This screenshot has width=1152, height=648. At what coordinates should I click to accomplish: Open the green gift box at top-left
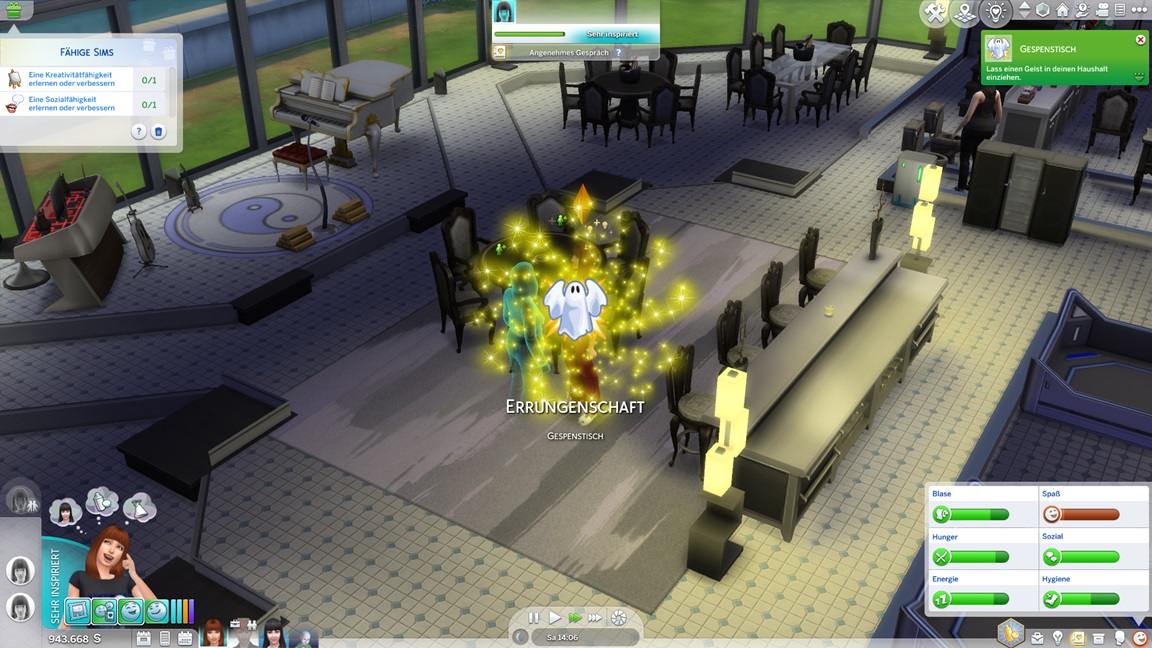(x=13, y=11)
